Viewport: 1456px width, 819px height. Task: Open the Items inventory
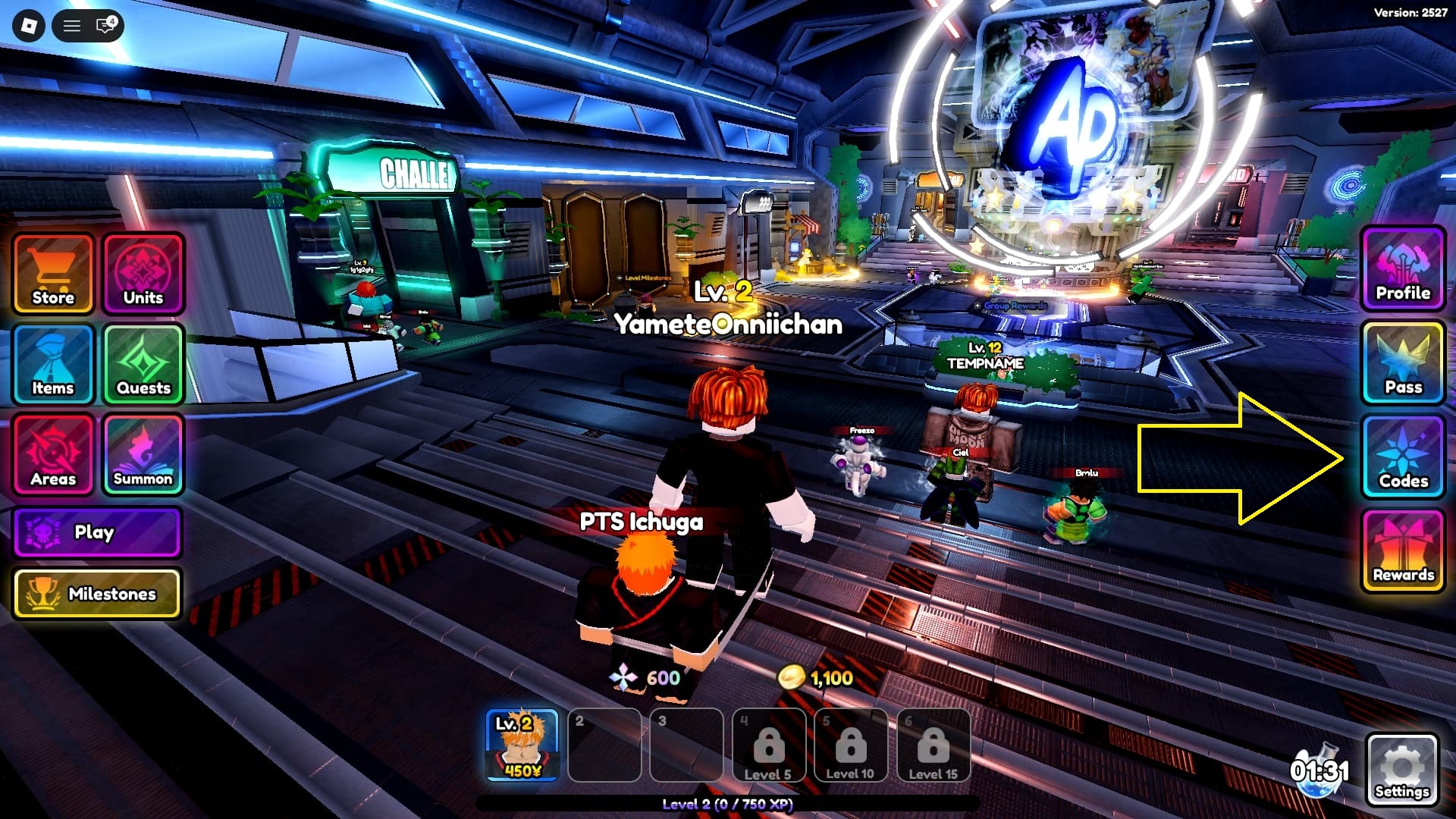53,364
